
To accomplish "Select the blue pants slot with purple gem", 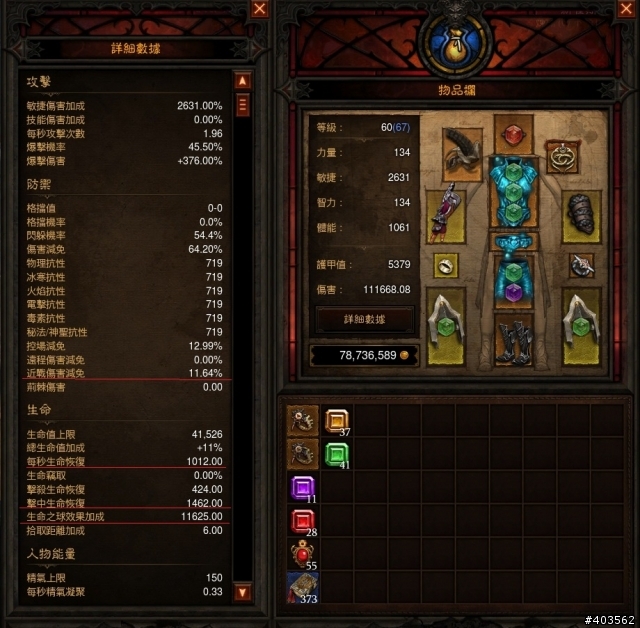I will pyautogui.click(x=512, y=280).
